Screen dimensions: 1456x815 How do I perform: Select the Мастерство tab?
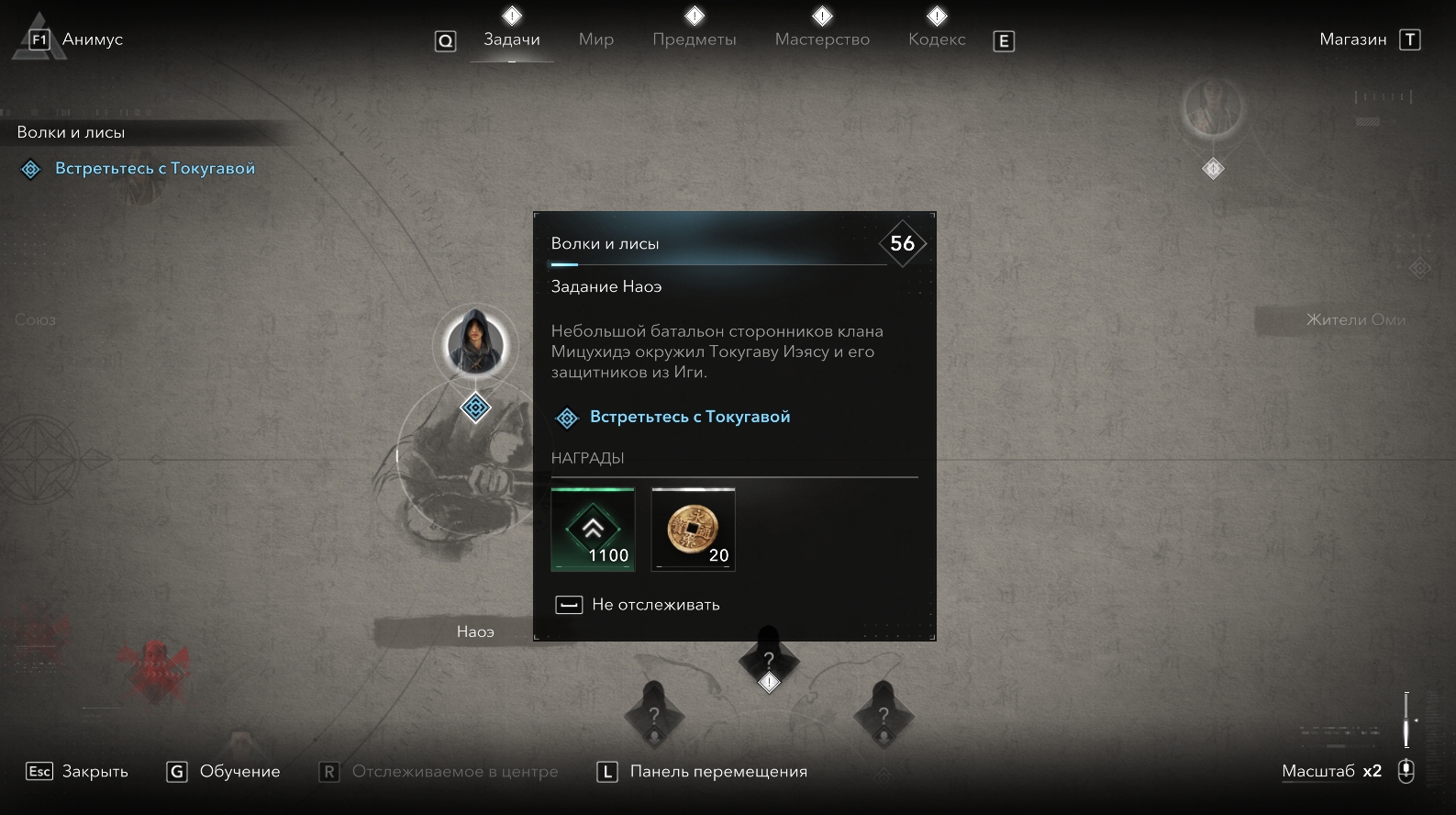point(822,39)
